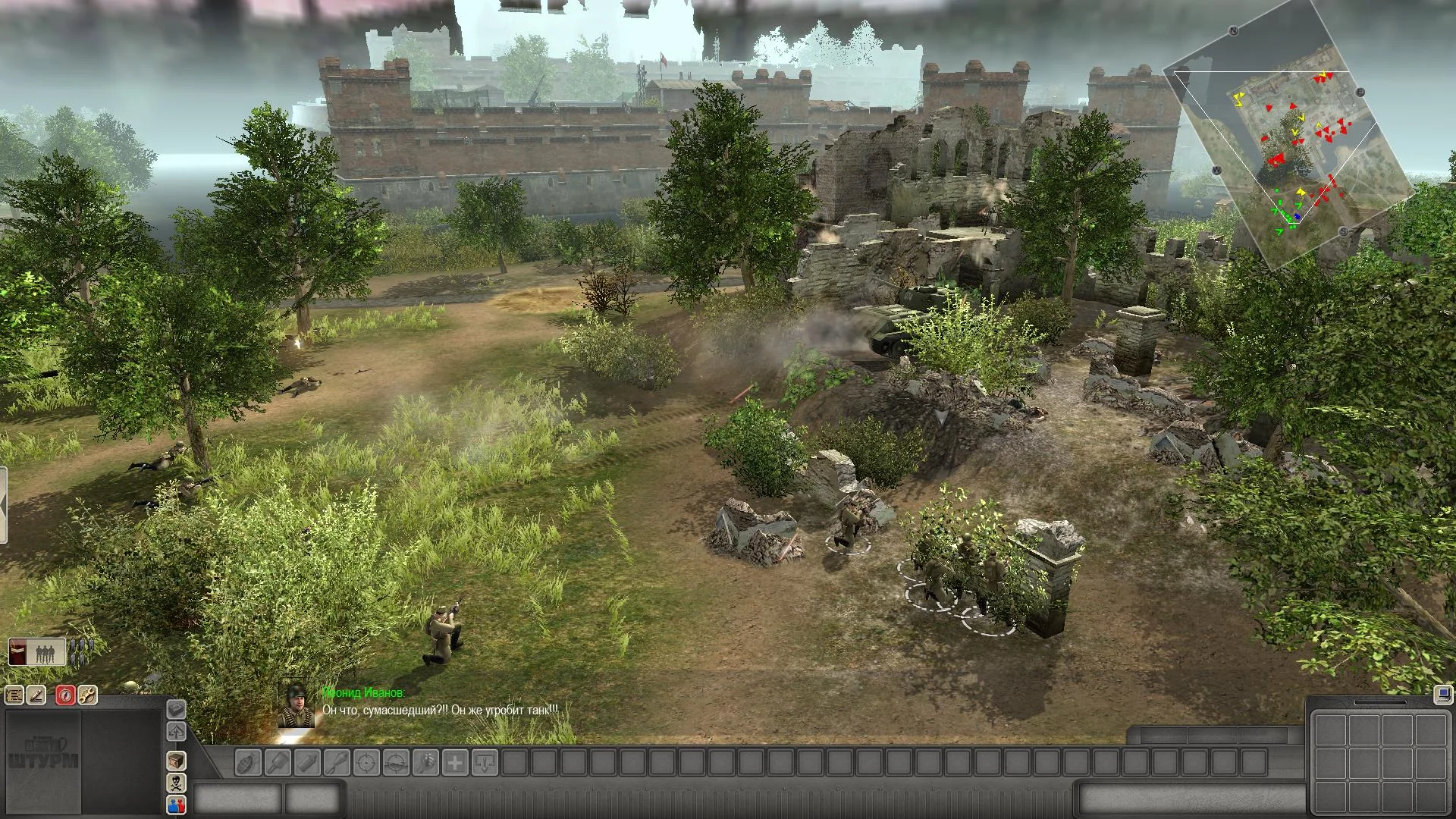
Task: Select the infantry squad group card
Action: tap(37, 653)
